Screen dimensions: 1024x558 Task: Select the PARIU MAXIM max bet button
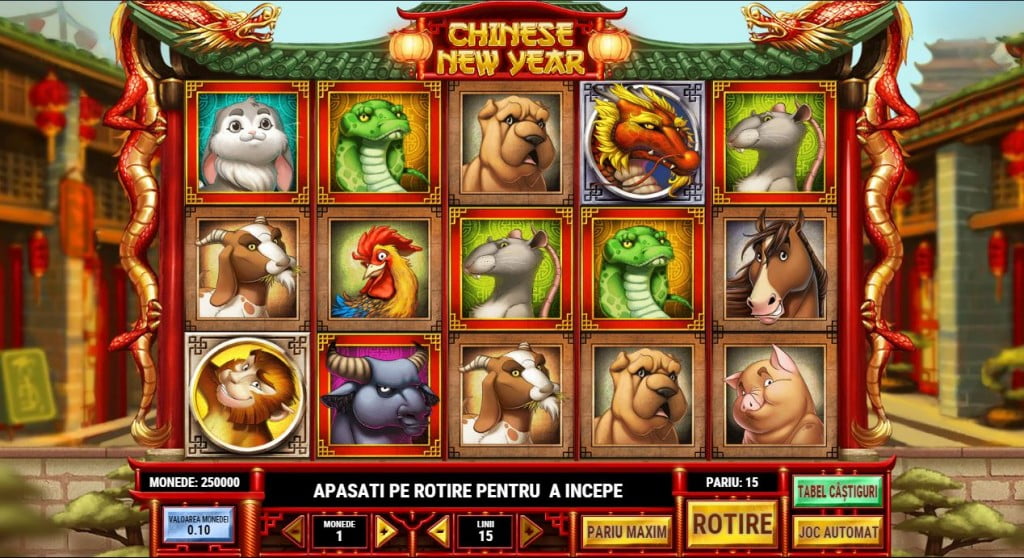[x=627, y=531]
